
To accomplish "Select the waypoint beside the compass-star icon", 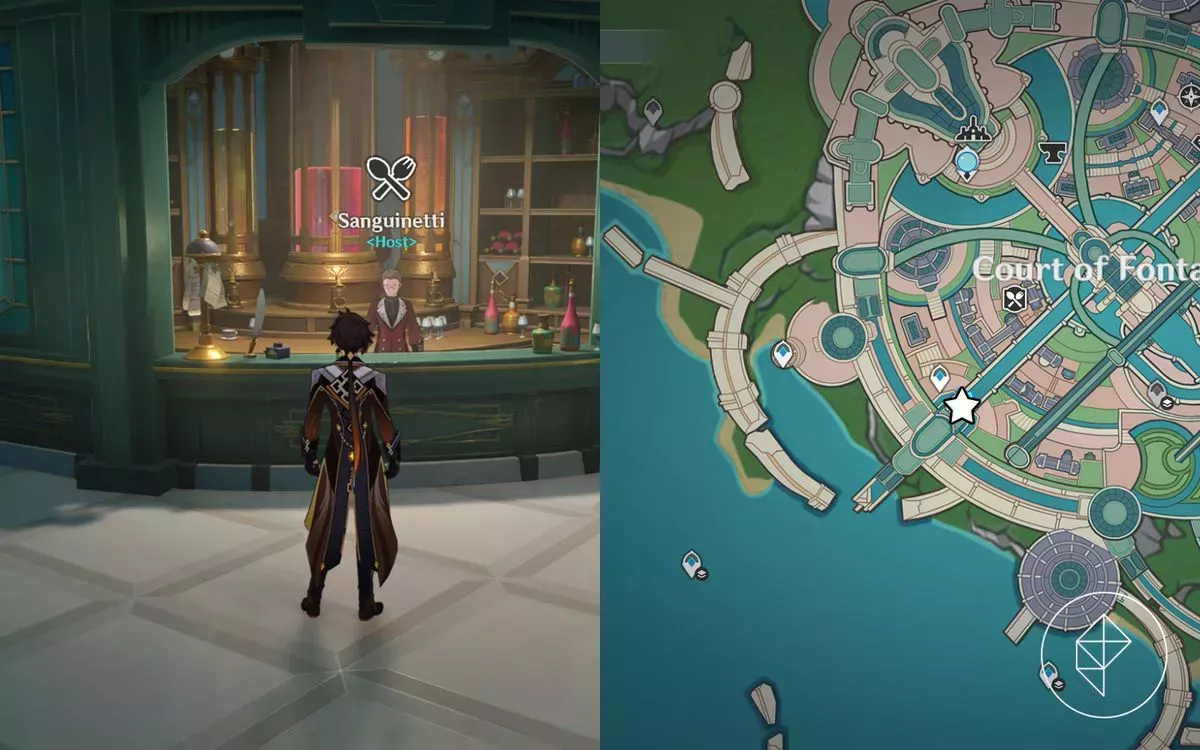I will (x=1159, y=112).
